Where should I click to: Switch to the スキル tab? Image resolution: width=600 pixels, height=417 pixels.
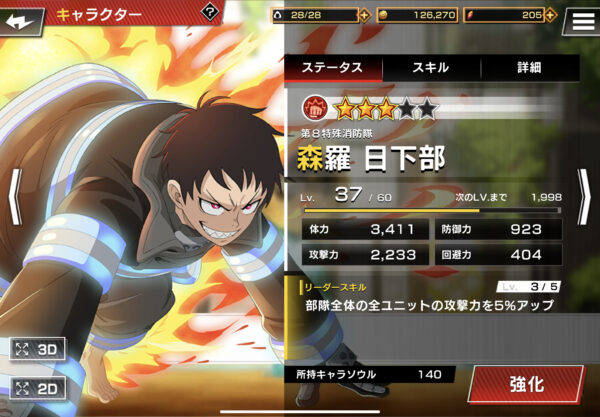pyautogui.click(x=431, y=68)
